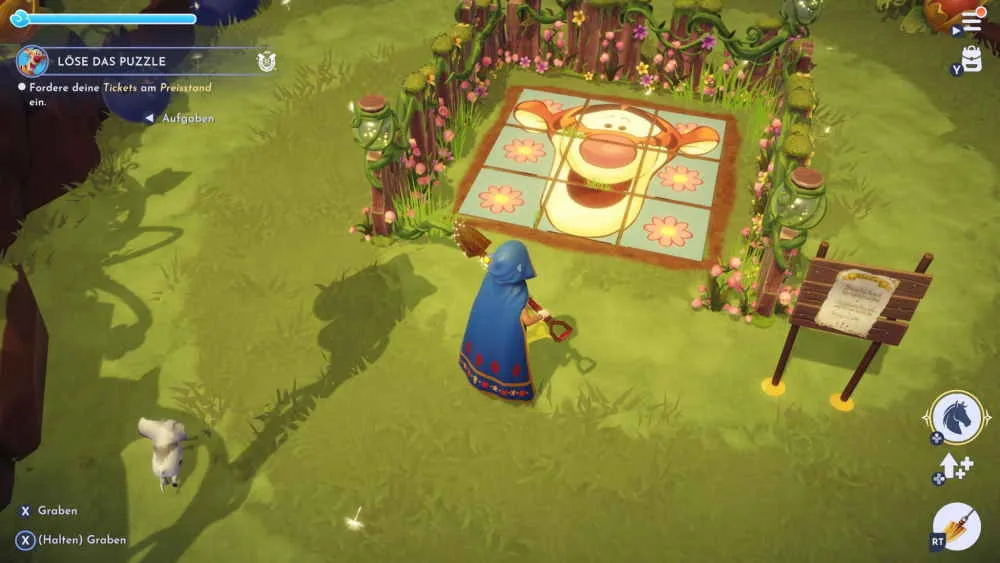Open the hamburger main menu icon

[972, 21]
